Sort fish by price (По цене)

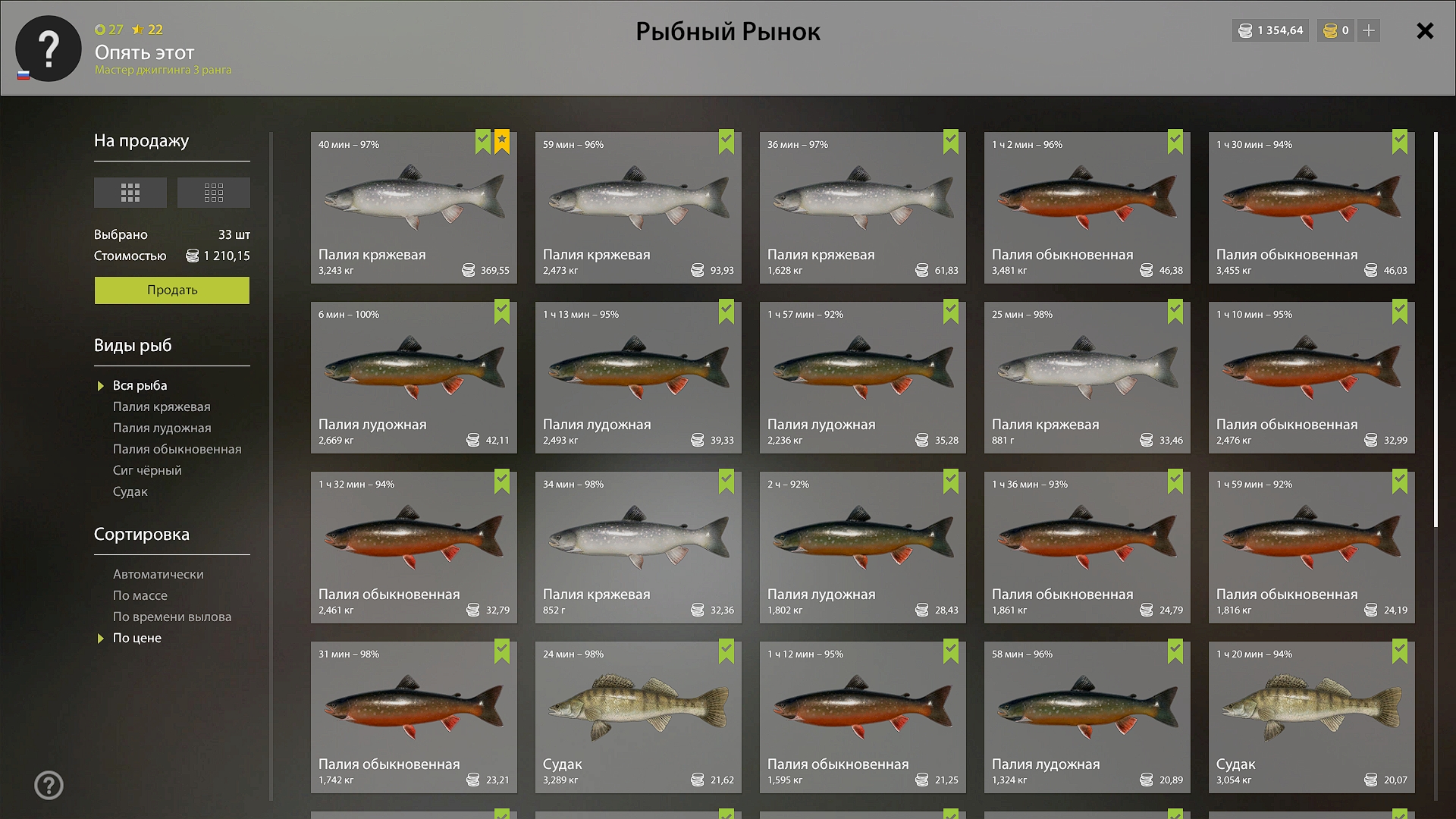pos(137,639)
